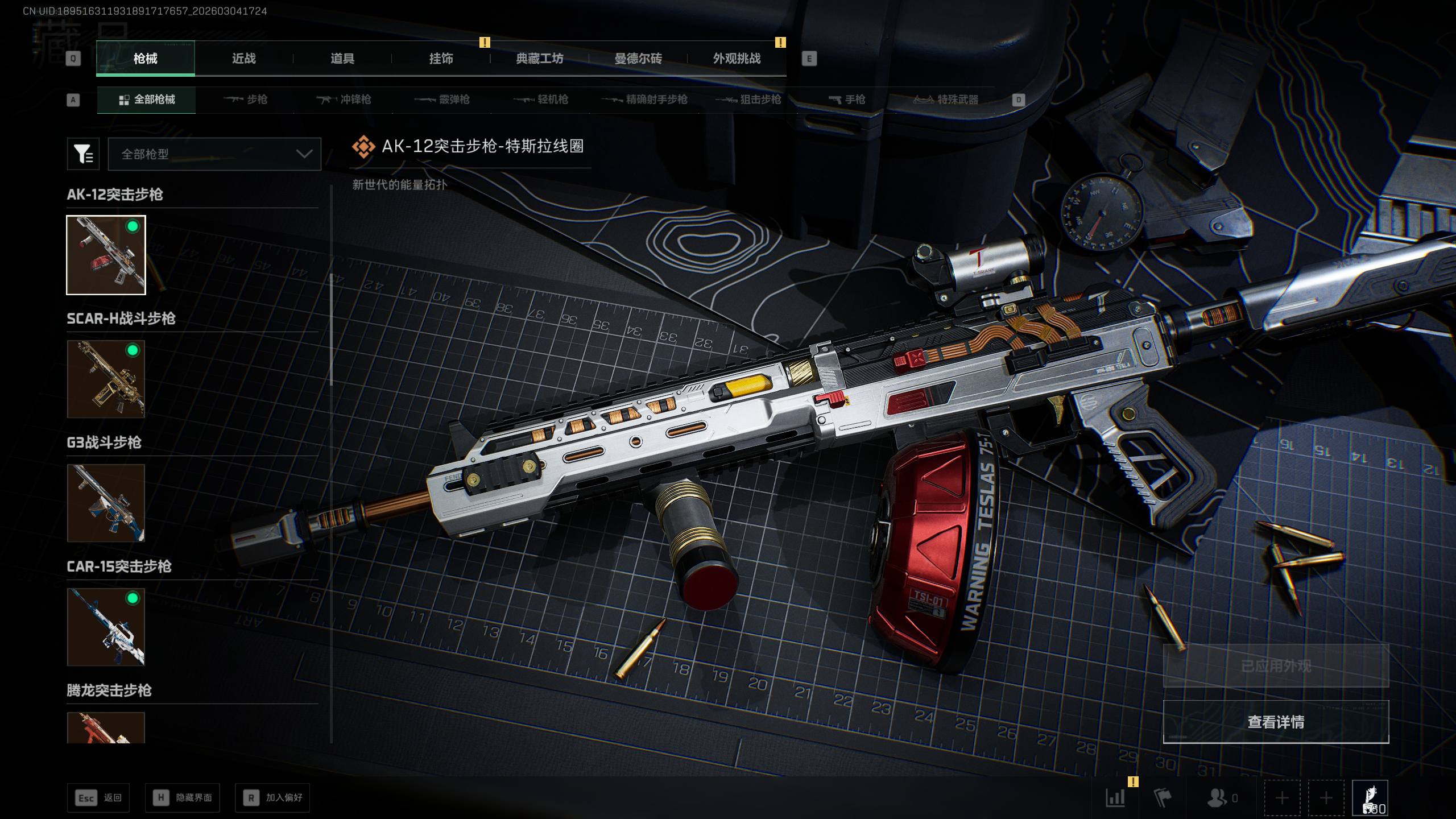Viewport: 1456px width, 819px height.
Task: Open the 全部枪型 dropdown
Action: pos(214,154)
